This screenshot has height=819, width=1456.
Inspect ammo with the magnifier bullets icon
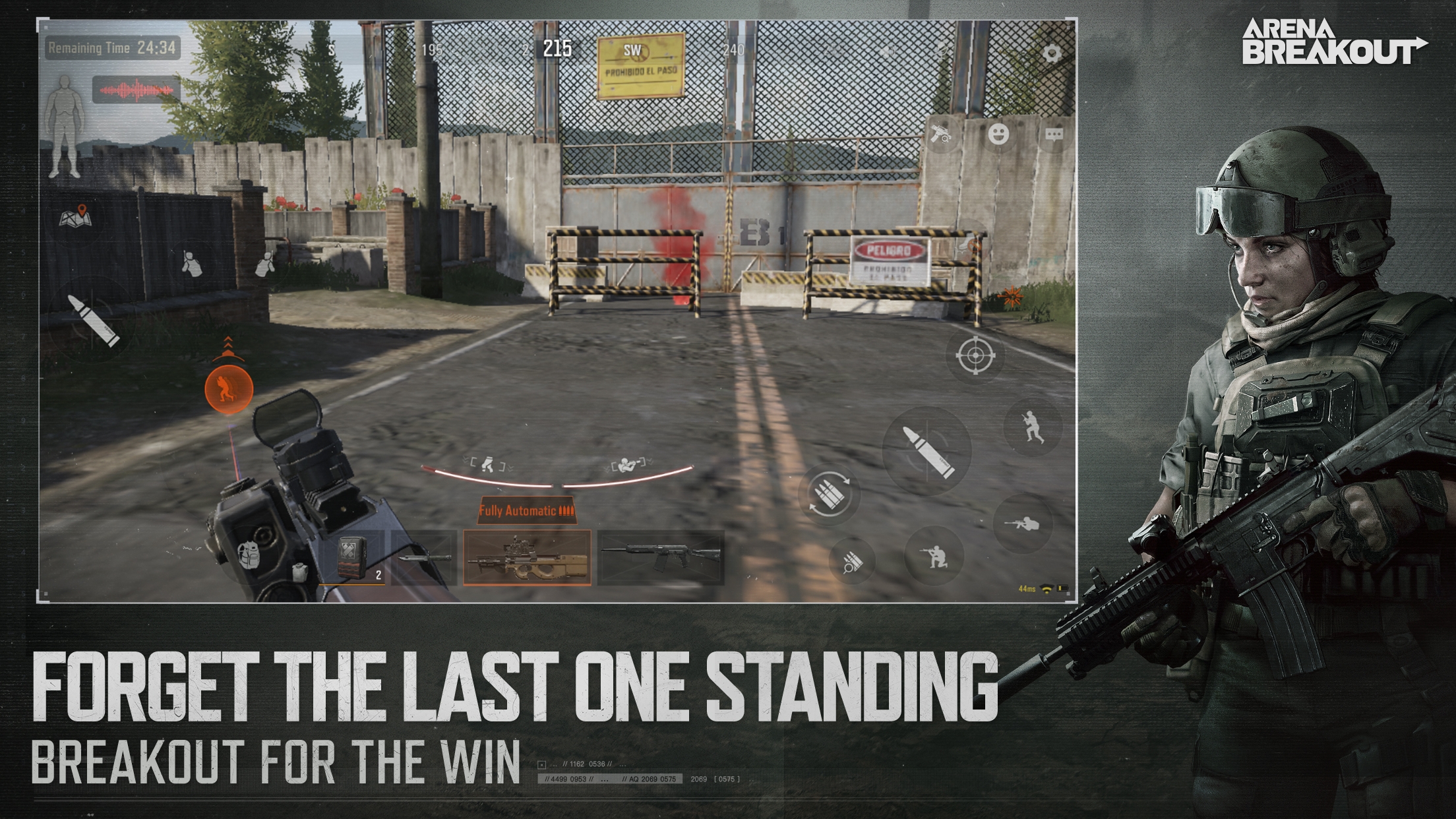[x=852, y=561]
